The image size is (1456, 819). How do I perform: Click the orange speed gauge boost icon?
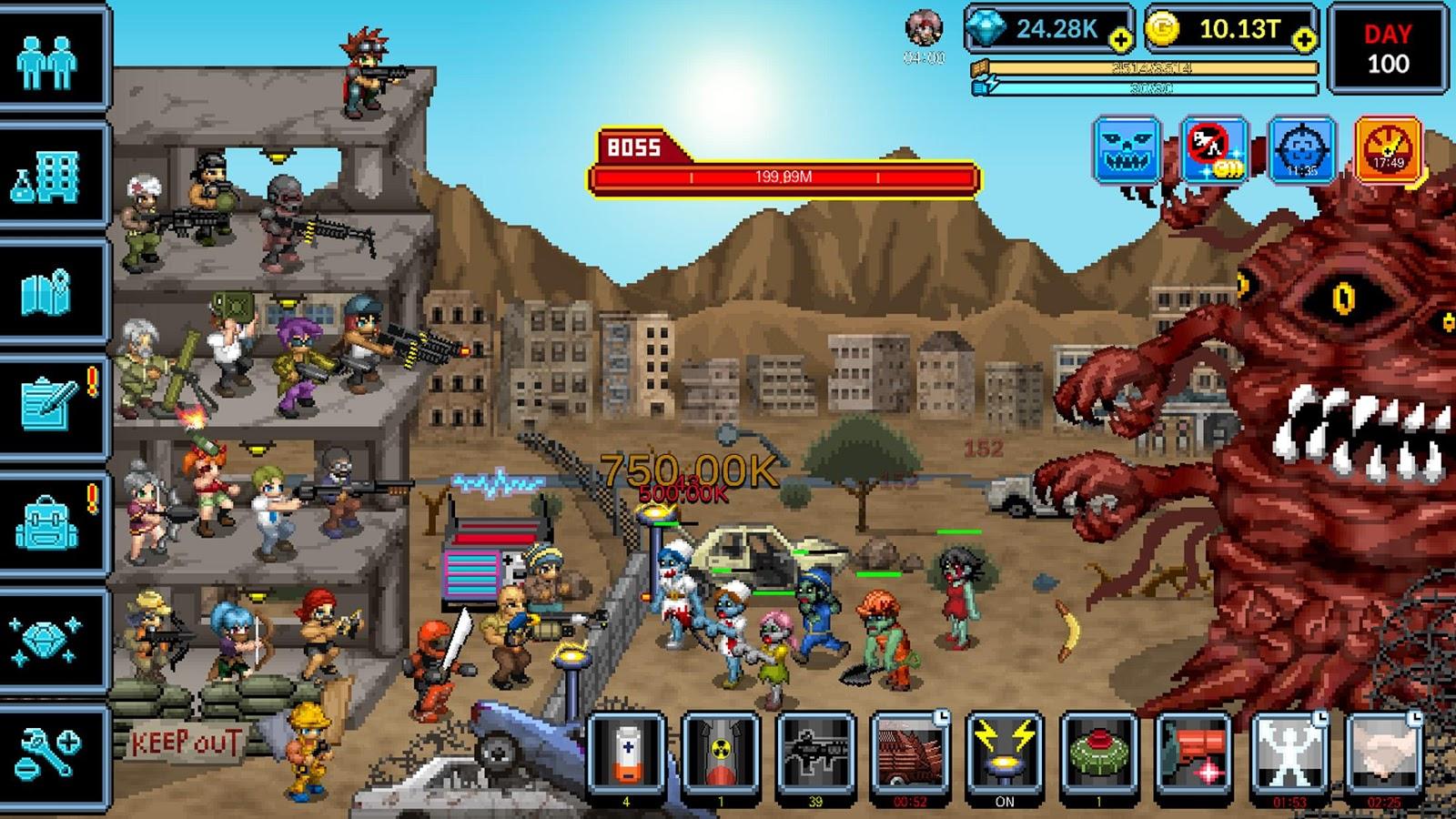(1389, 150)
